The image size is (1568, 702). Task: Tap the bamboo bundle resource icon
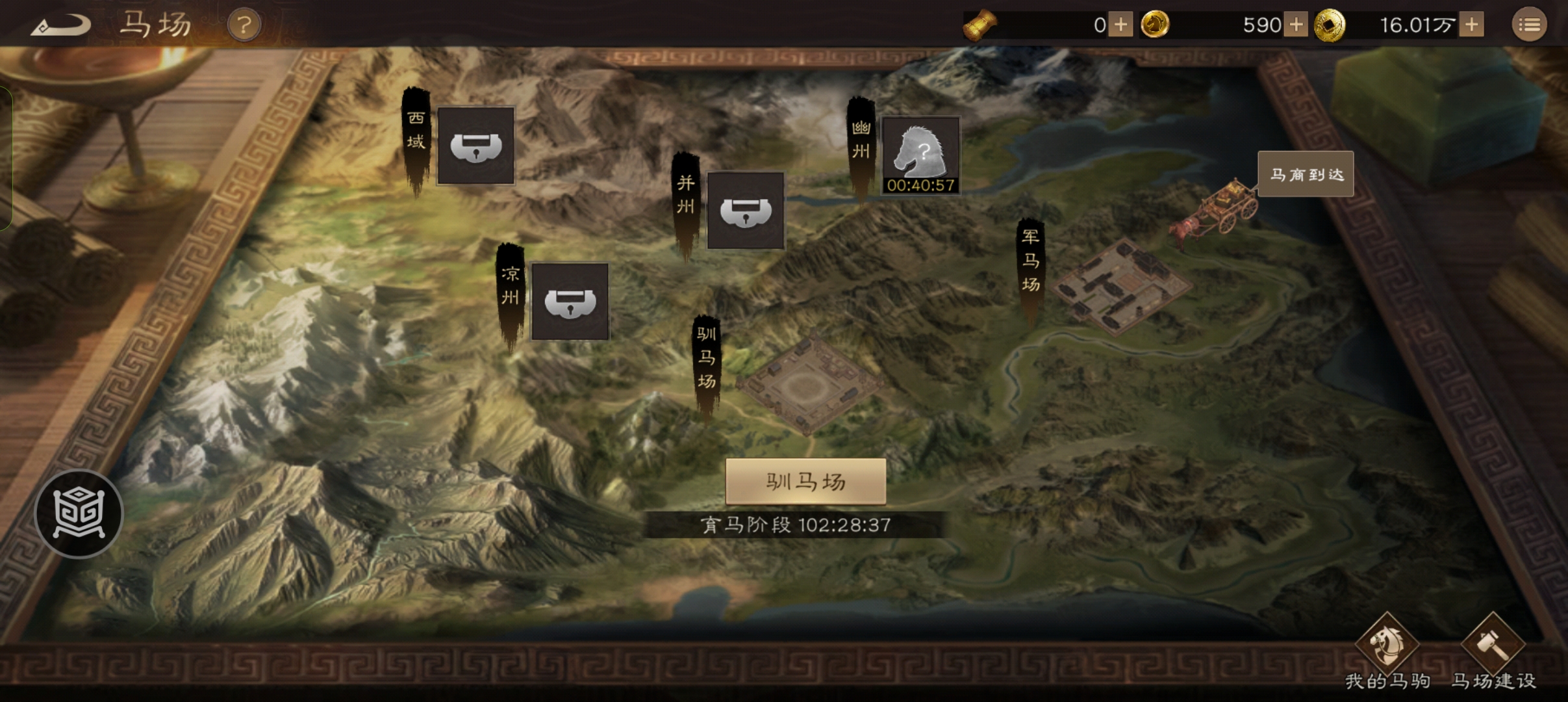click(x=980, y=24)
